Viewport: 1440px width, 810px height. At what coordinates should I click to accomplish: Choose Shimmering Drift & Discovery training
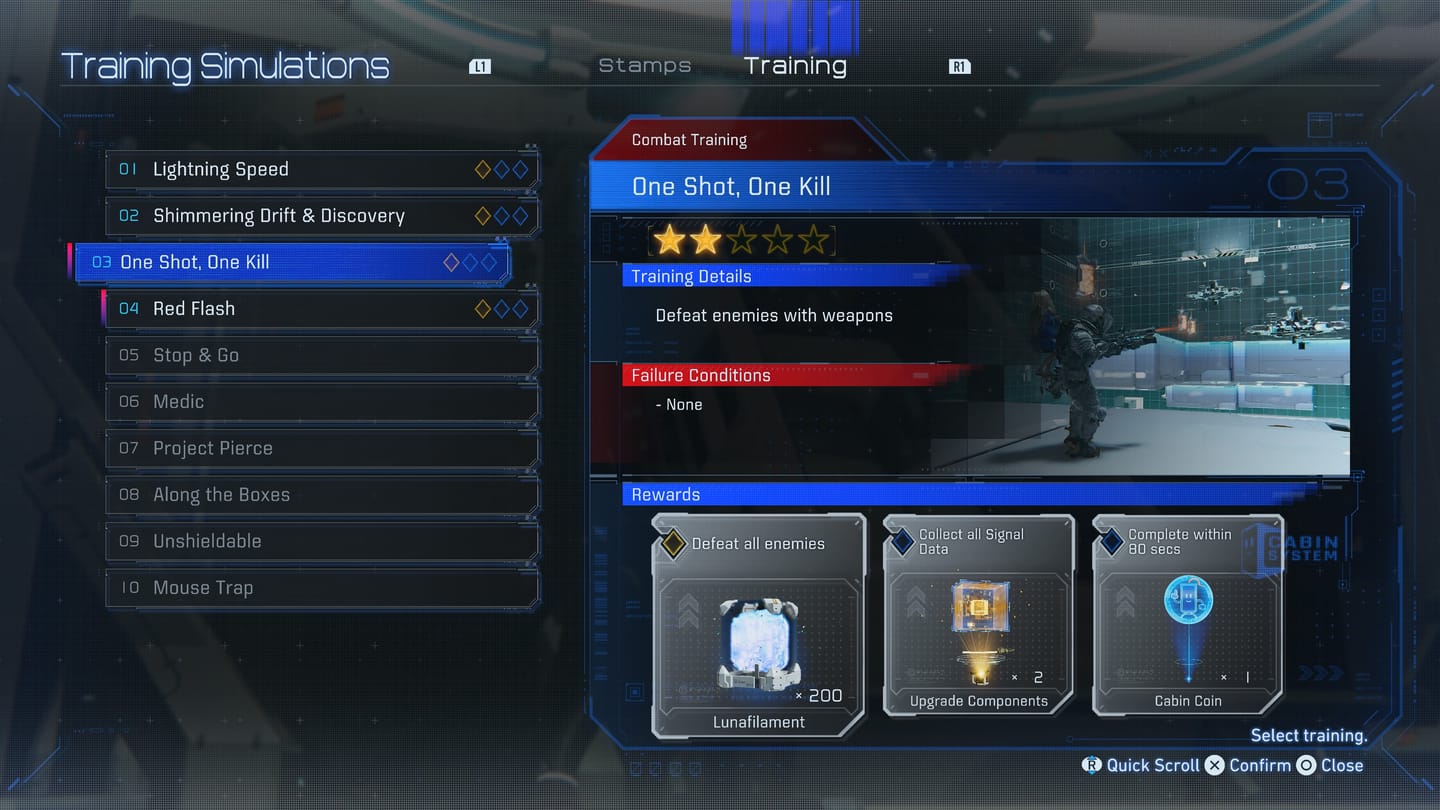click(x=321, y=216)
